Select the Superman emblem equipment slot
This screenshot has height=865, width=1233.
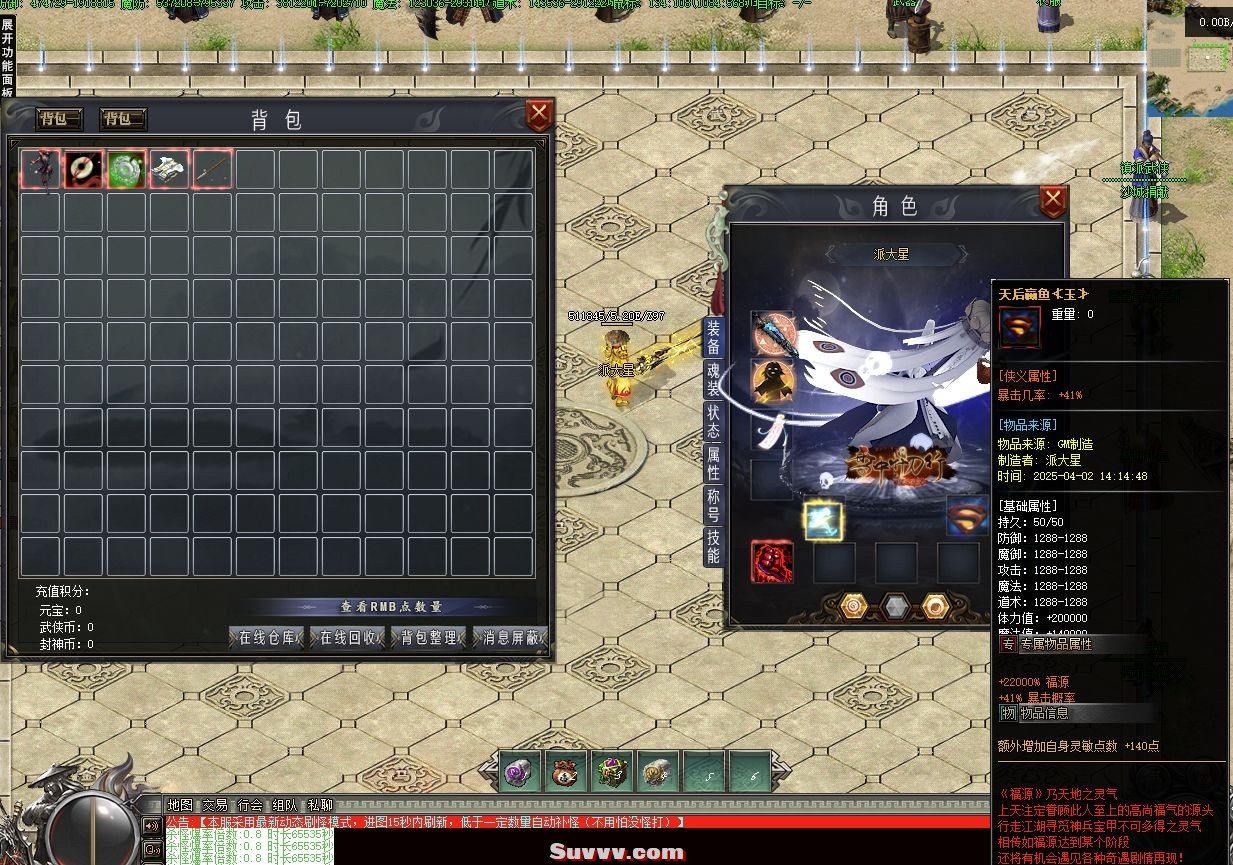(x=967, y=517)
